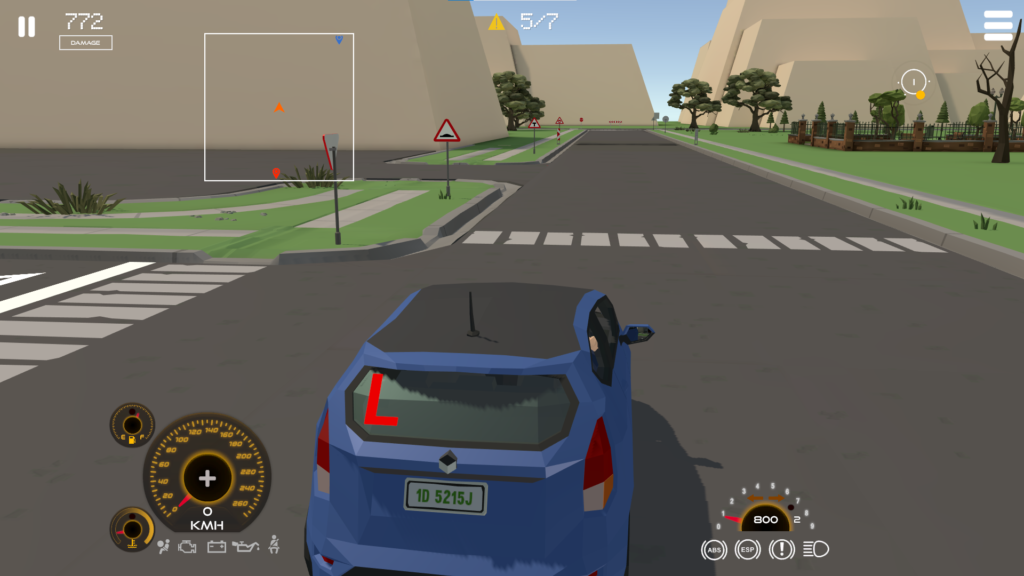Toggle the headlights icon

point(815,549)
